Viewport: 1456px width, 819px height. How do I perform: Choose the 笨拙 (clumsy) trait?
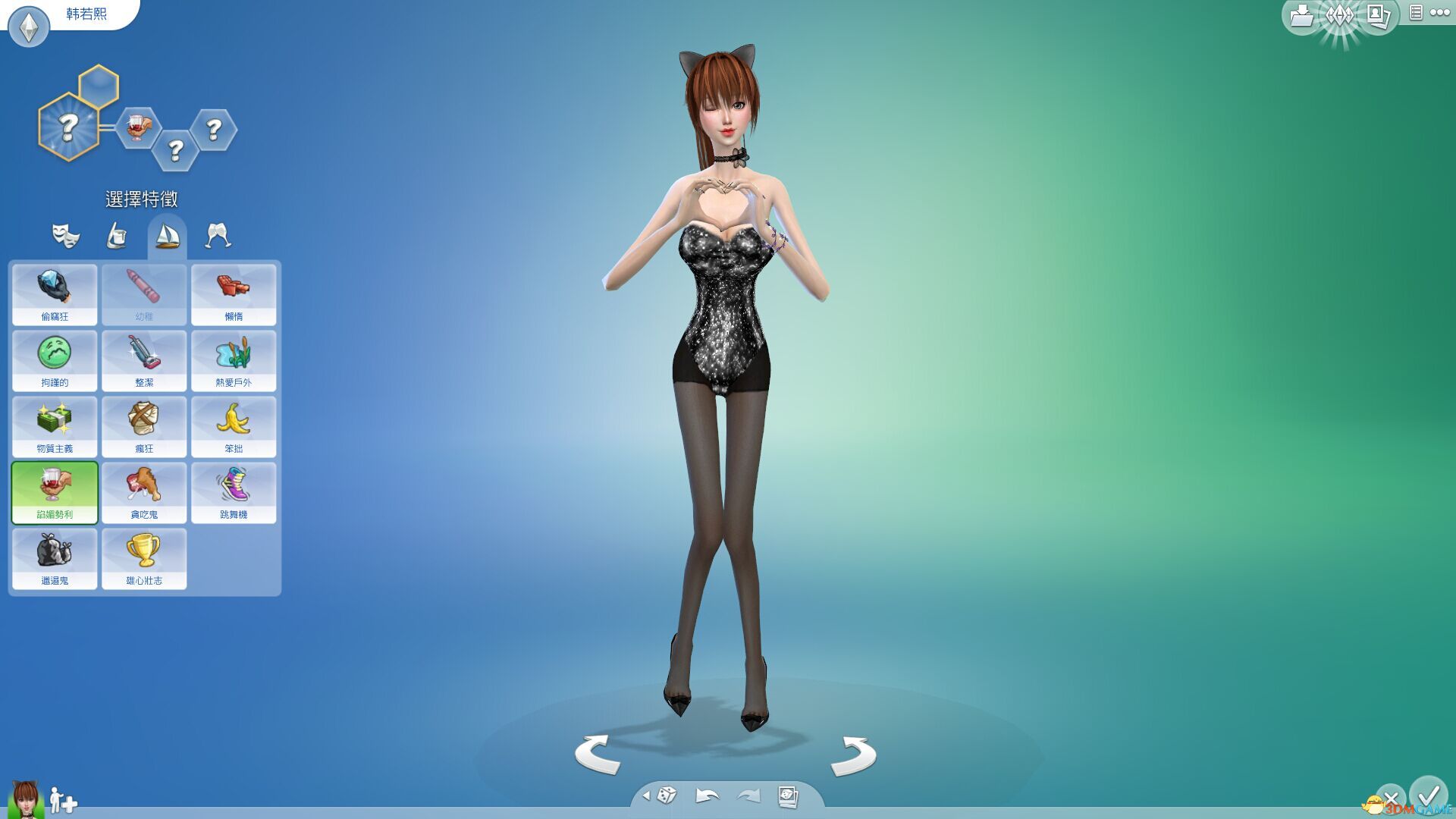tap(234, 426)
